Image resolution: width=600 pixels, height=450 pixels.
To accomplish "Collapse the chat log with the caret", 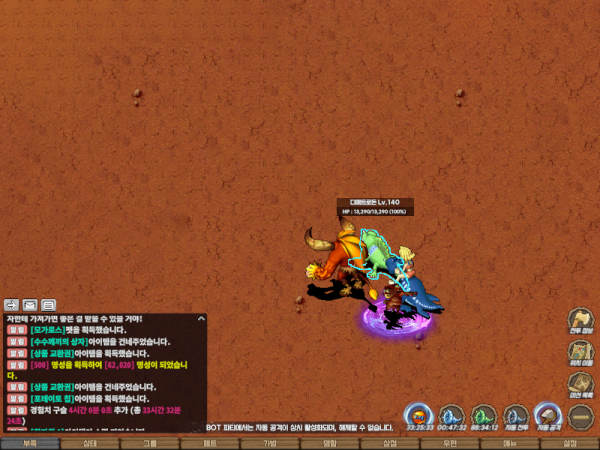I will (x=200, y=319).
